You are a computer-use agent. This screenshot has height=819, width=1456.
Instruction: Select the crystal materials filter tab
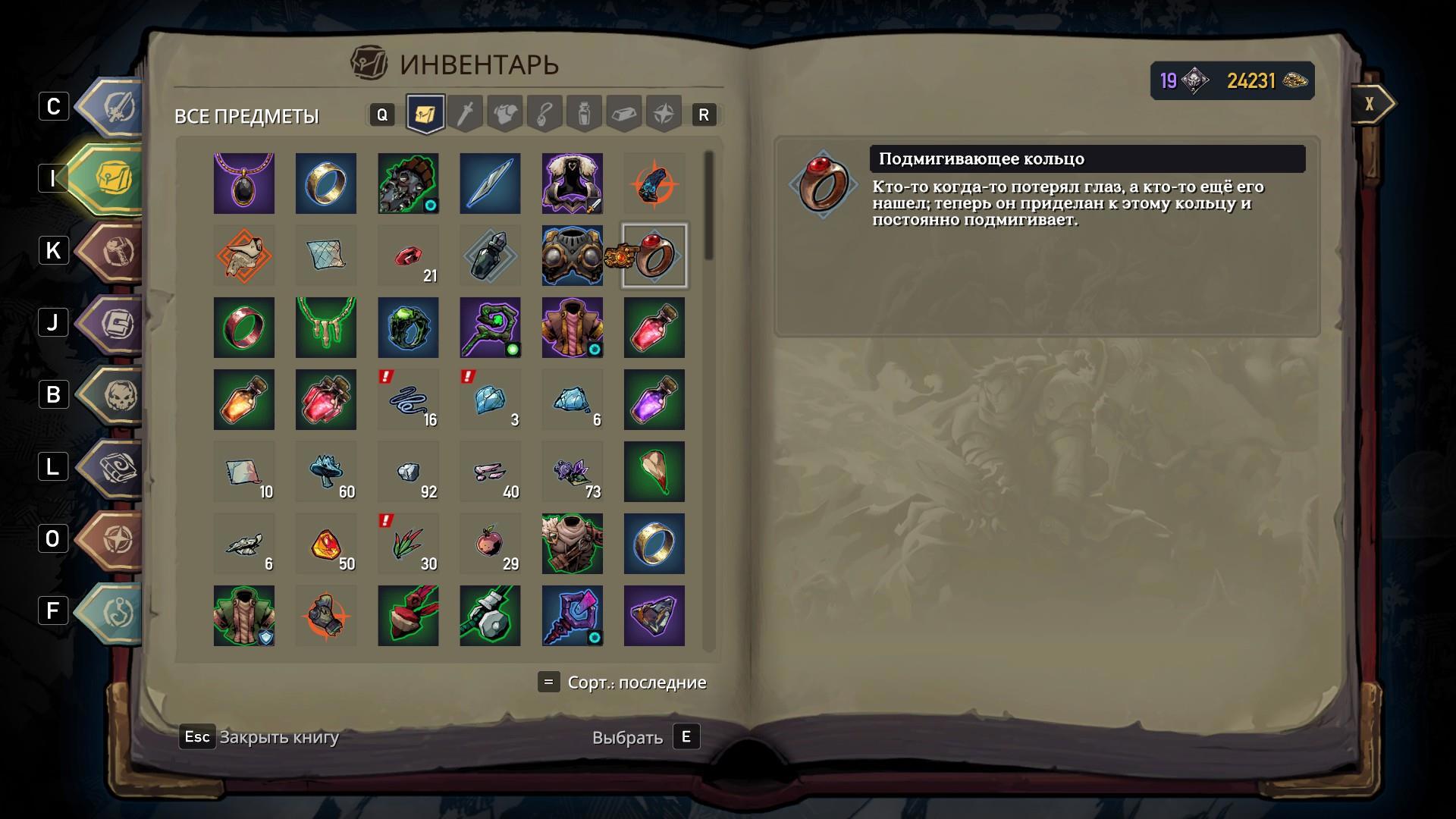(623, 115)
